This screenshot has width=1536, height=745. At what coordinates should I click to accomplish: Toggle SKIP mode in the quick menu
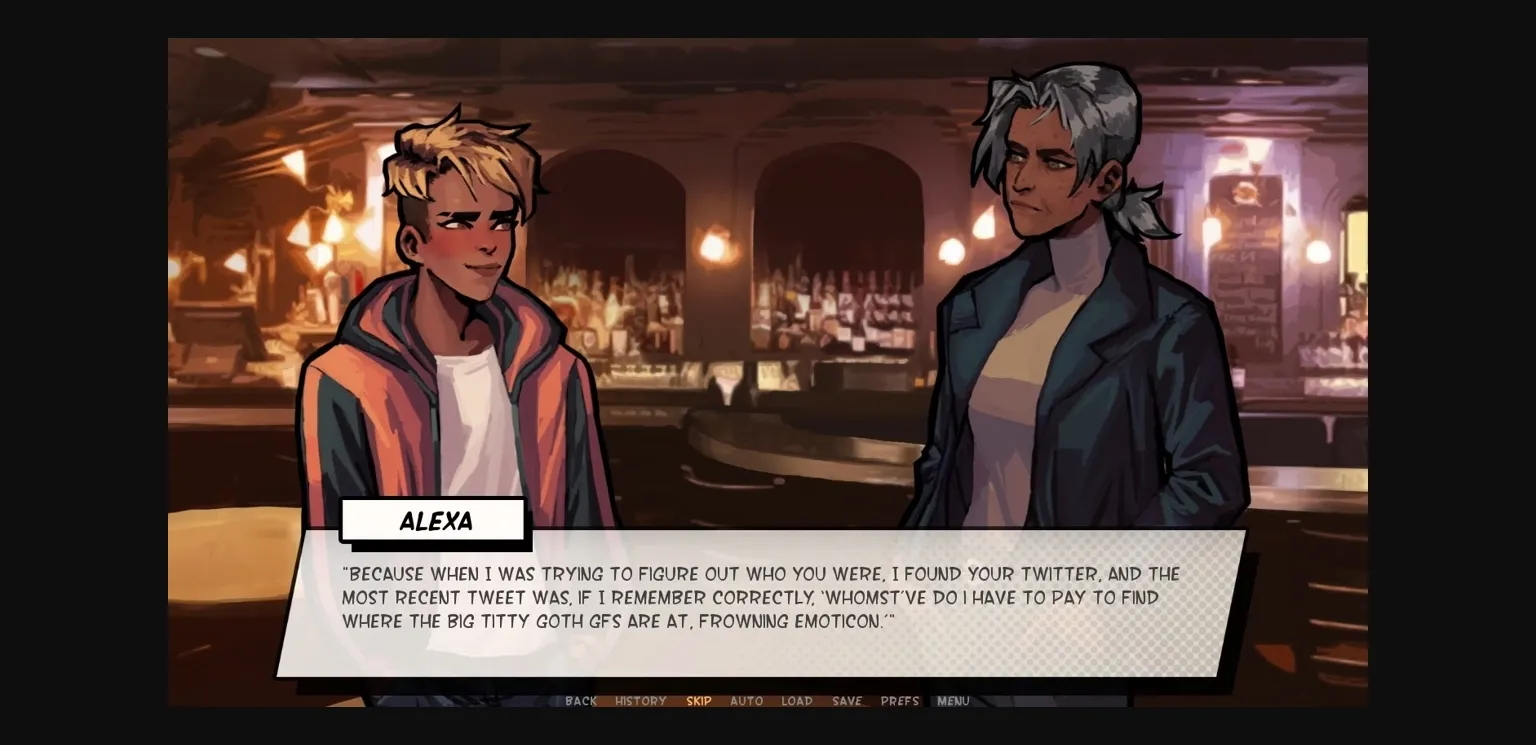[699, 701]
